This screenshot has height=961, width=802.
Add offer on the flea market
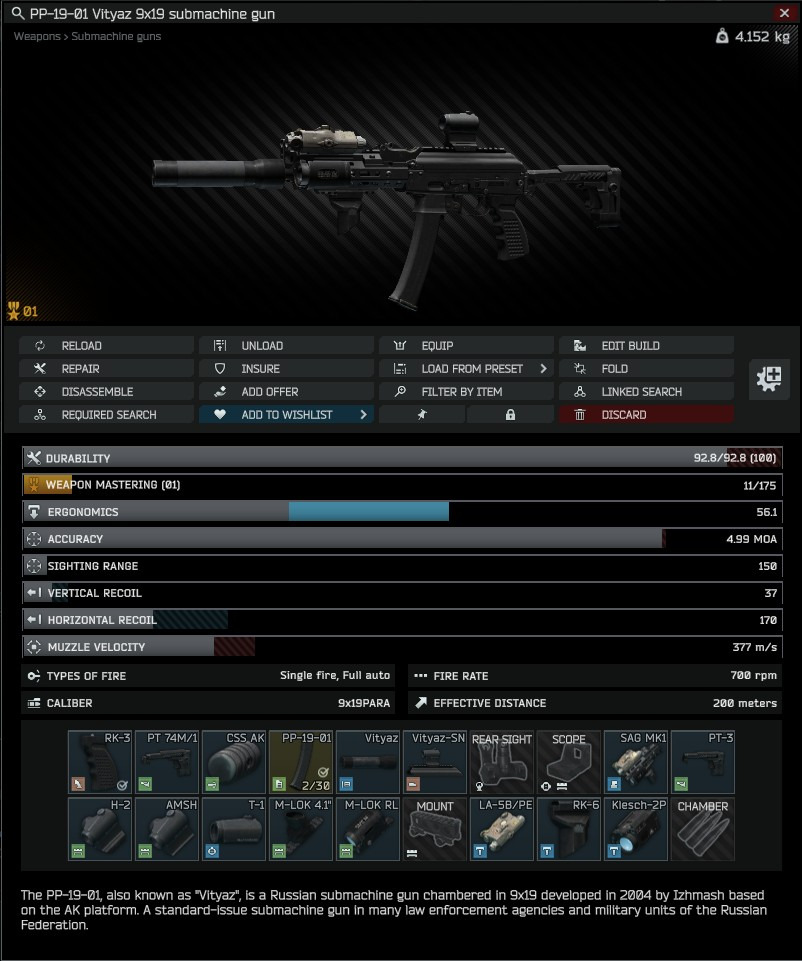pos(286,391)
